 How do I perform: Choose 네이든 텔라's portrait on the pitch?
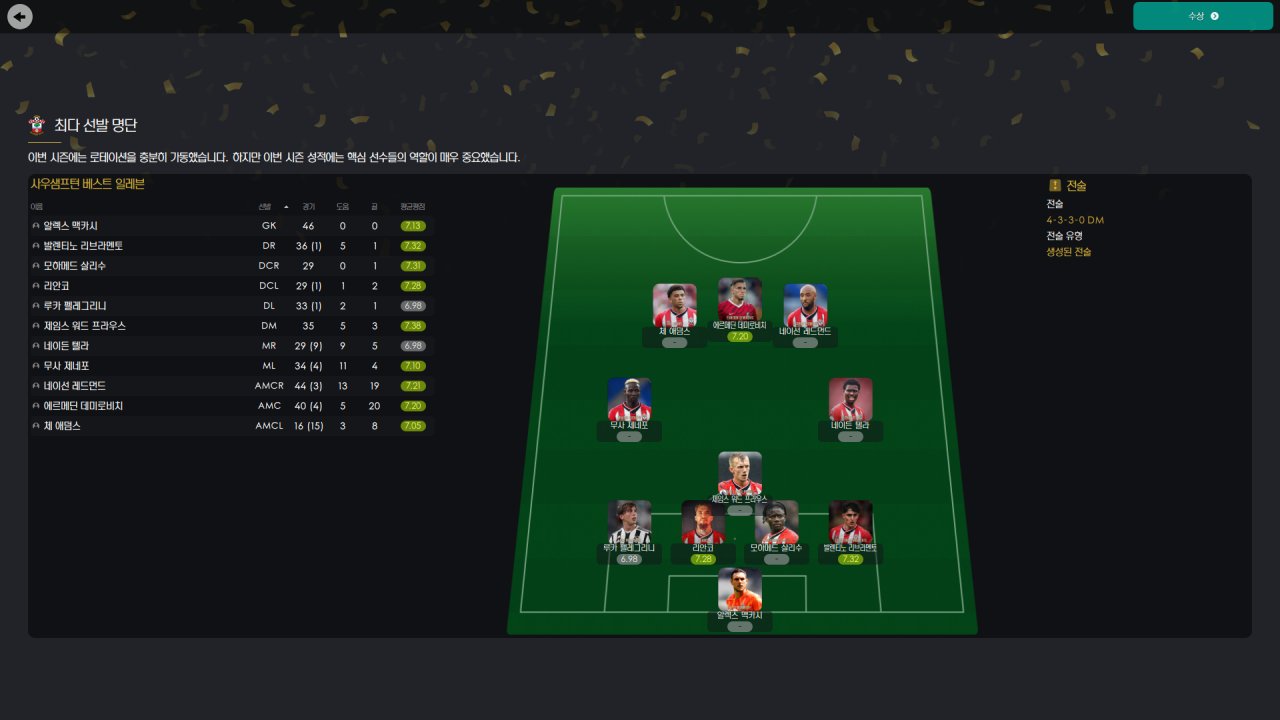(x=850, y=400)
